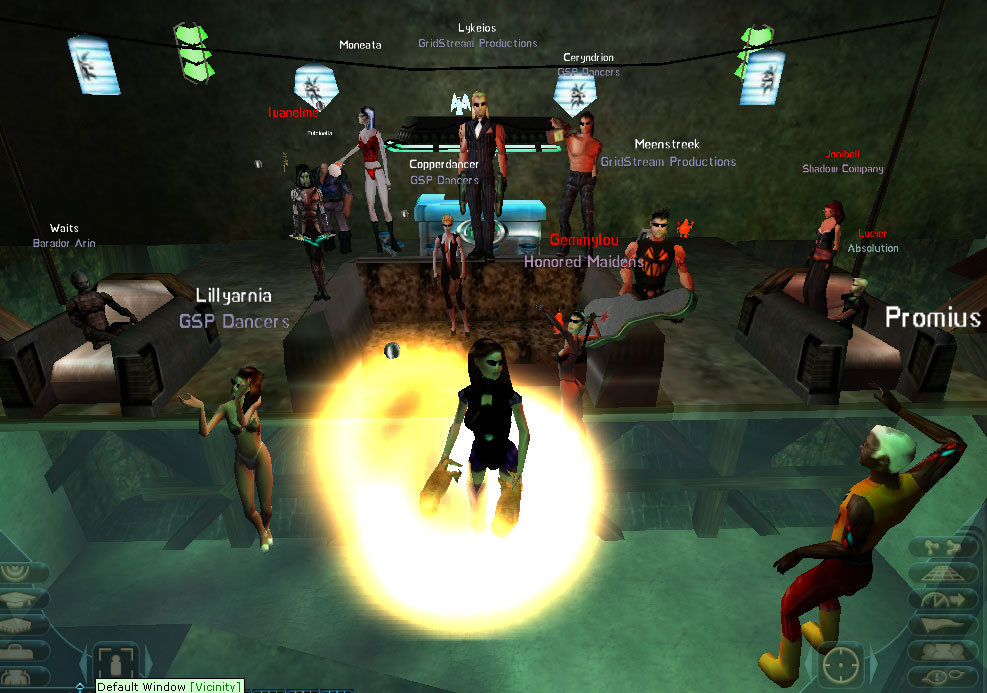Screen dimensions: 987x693
Task: Show the grid map button
Action: coord(944,574)
